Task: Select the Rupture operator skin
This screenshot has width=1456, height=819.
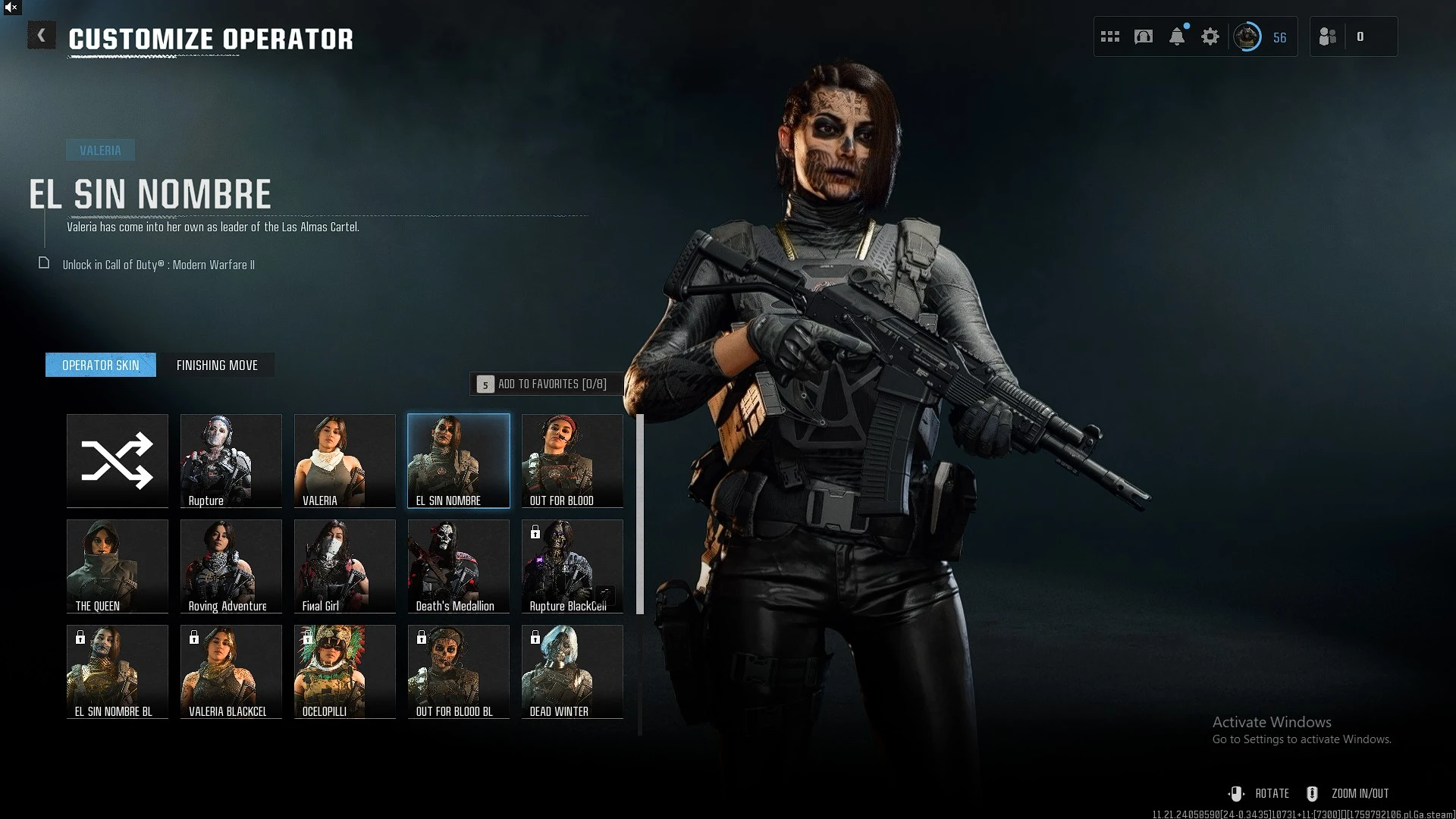Action: pyautogui.click(x=231, y=460)
